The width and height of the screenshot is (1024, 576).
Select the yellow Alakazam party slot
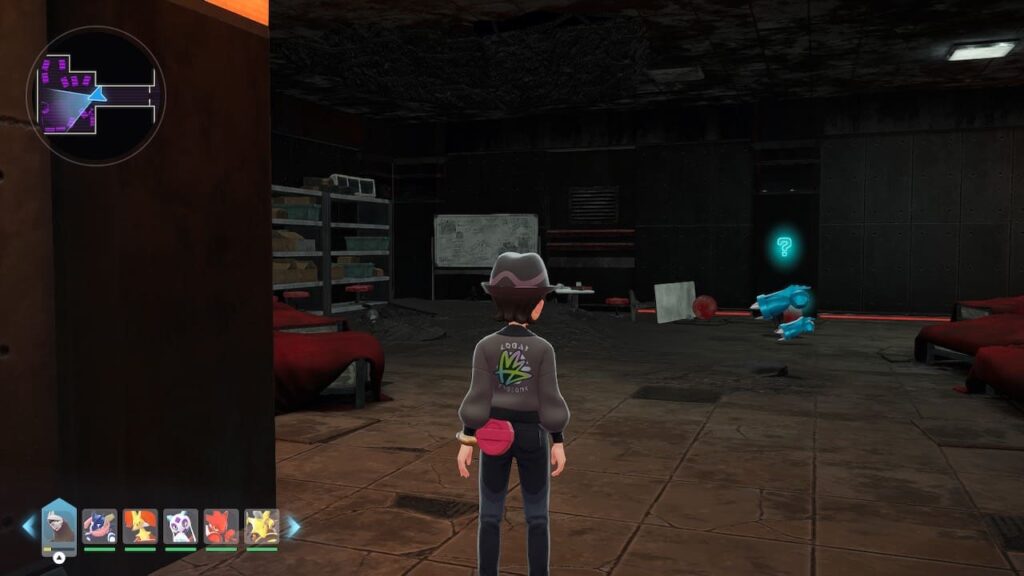click(262, 526)
